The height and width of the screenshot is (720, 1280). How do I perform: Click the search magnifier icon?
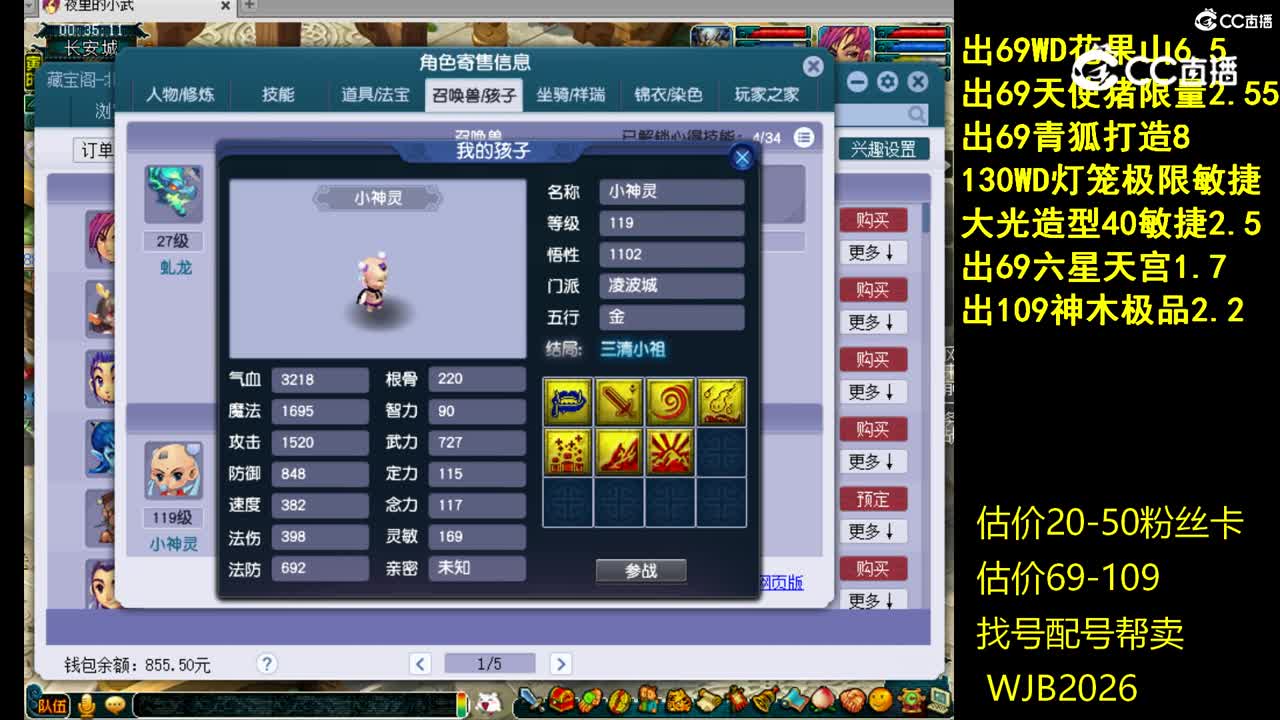tap(916, 113)
